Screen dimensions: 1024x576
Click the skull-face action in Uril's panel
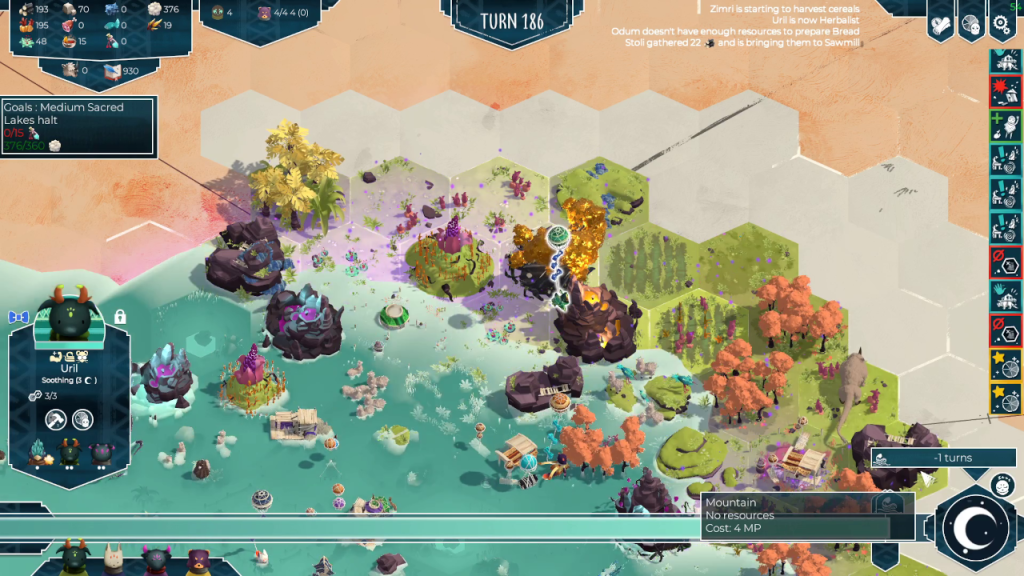click(x=83, y=420)
